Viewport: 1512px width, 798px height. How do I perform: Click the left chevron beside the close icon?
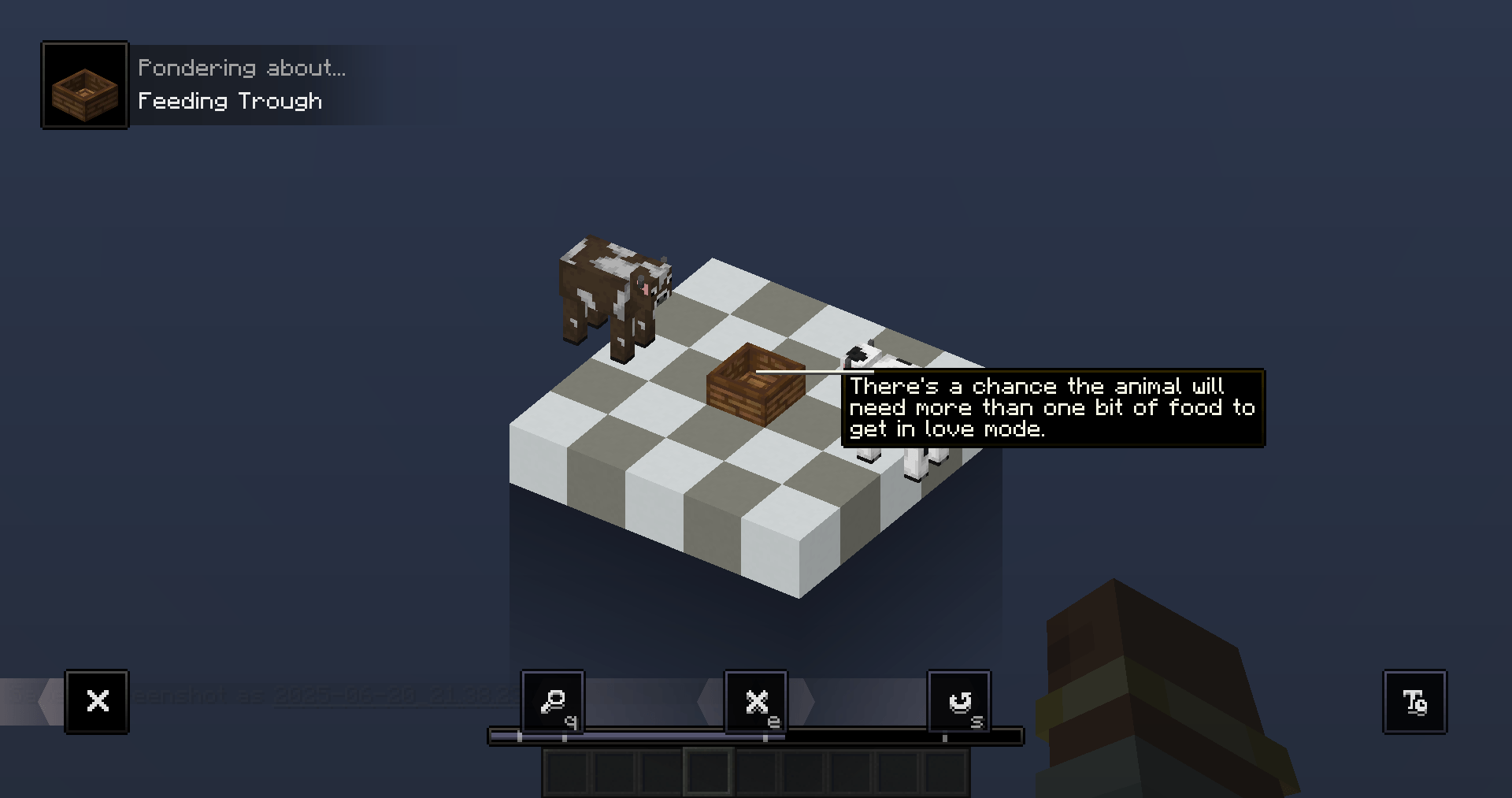pos(705,700)
